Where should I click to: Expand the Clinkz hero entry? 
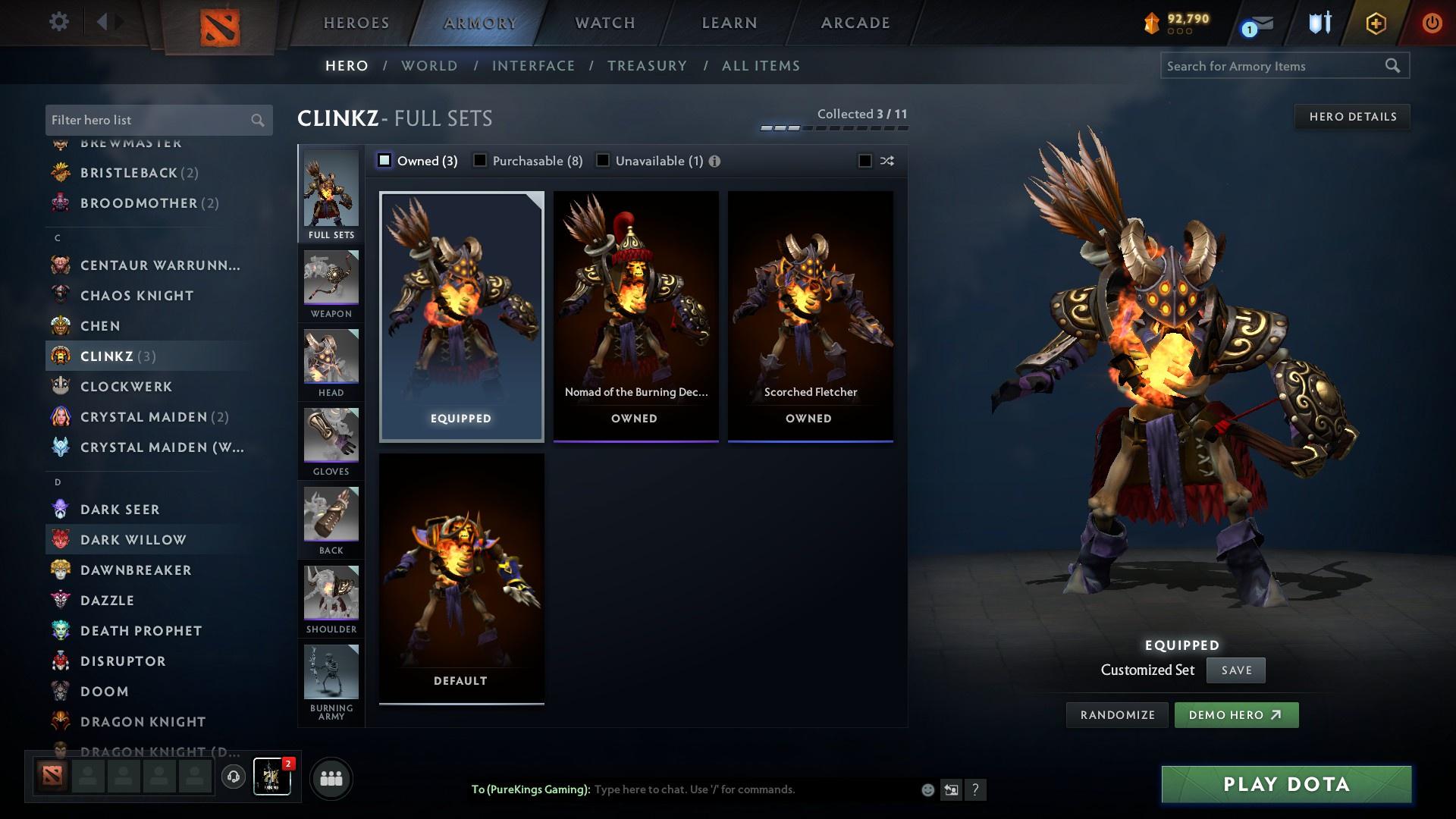coord(106,356)
